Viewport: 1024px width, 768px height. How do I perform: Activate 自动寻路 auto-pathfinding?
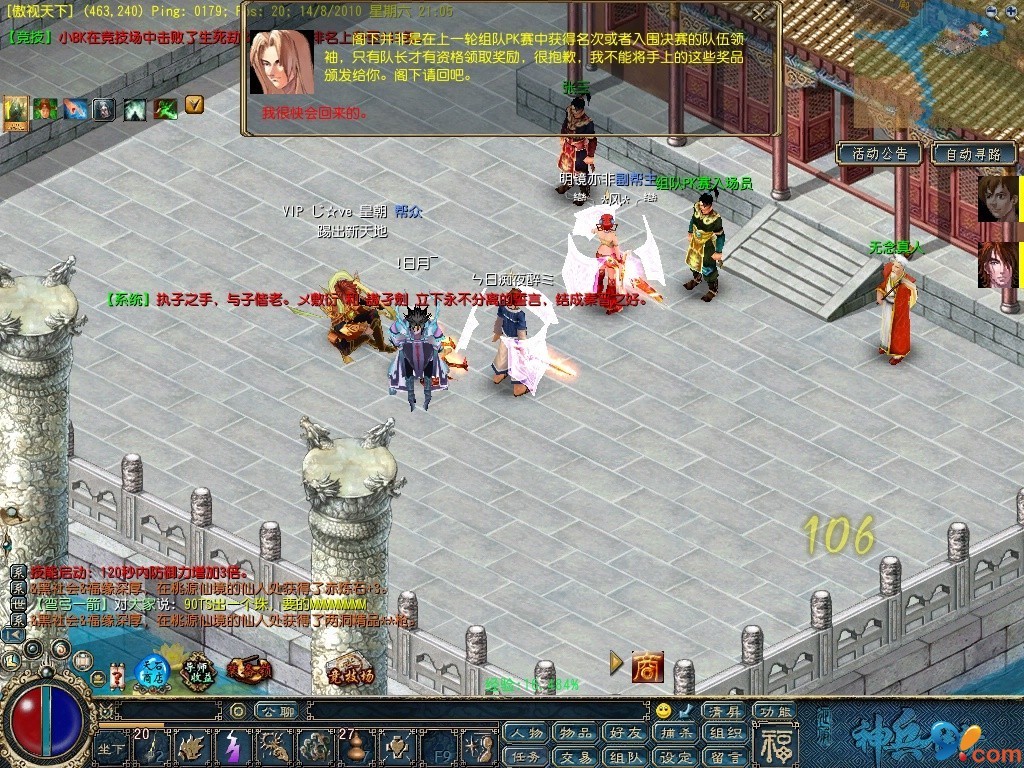[x=973, y=154]
